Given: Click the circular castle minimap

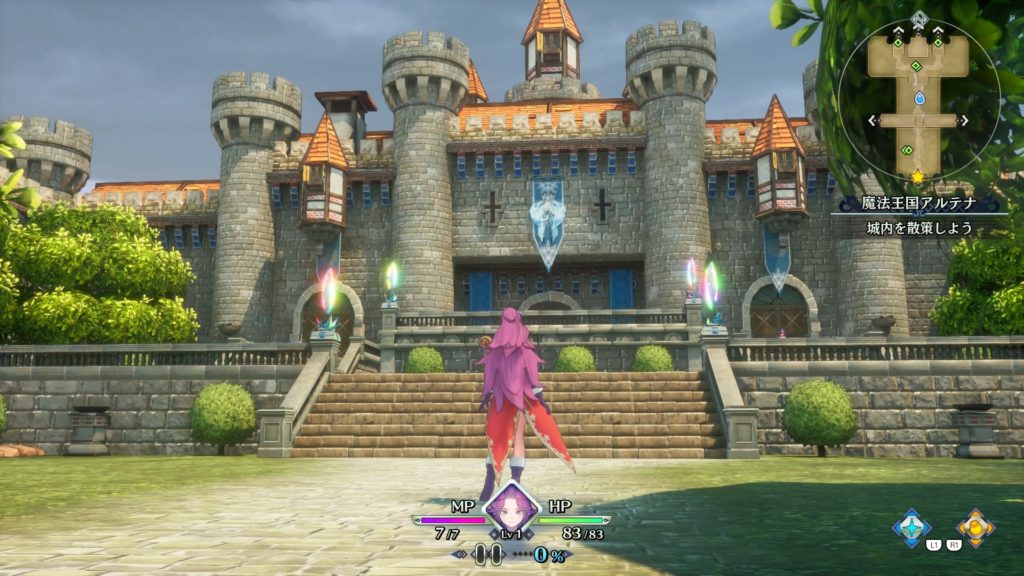Looking at the screenshot, I should [x=918, y=98].
